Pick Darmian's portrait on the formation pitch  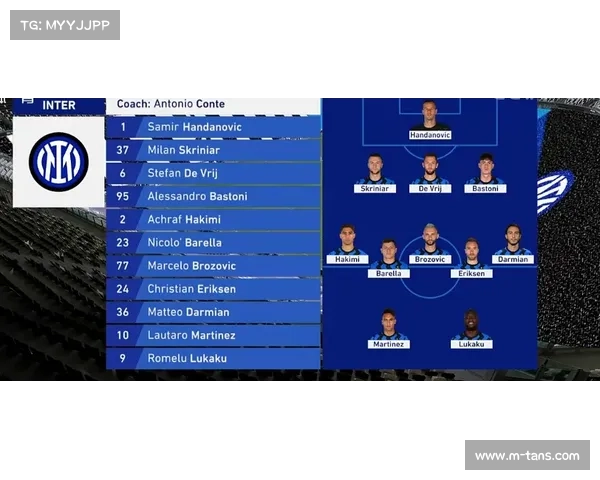513,239
